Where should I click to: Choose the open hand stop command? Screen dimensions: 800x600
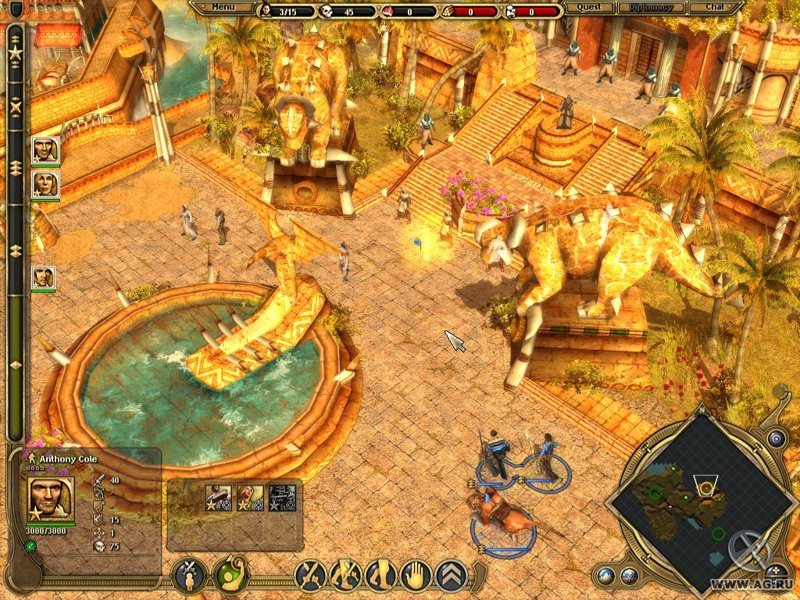[416, 575]
